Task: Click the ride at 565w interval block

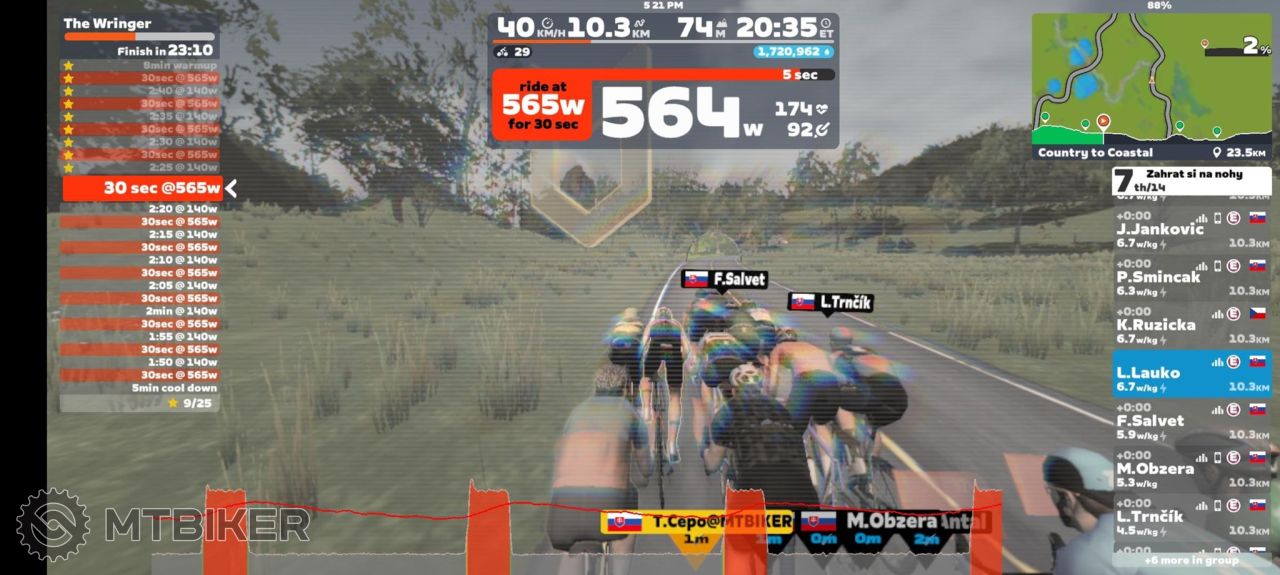Action: (x=541, y=104)
